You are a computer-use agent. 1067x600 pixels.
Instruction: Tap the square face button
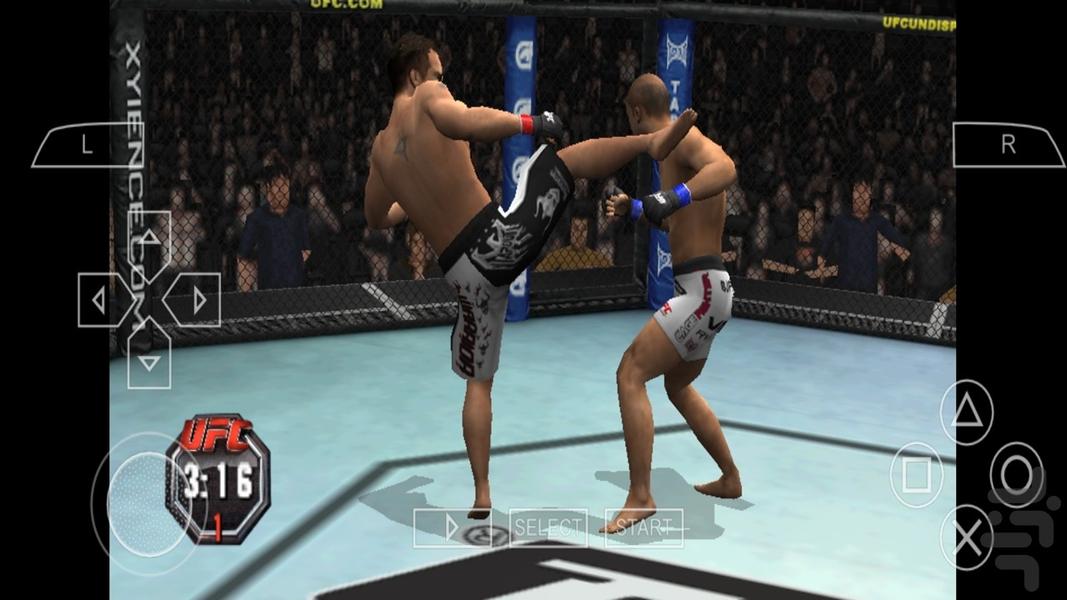pos(916,474)
